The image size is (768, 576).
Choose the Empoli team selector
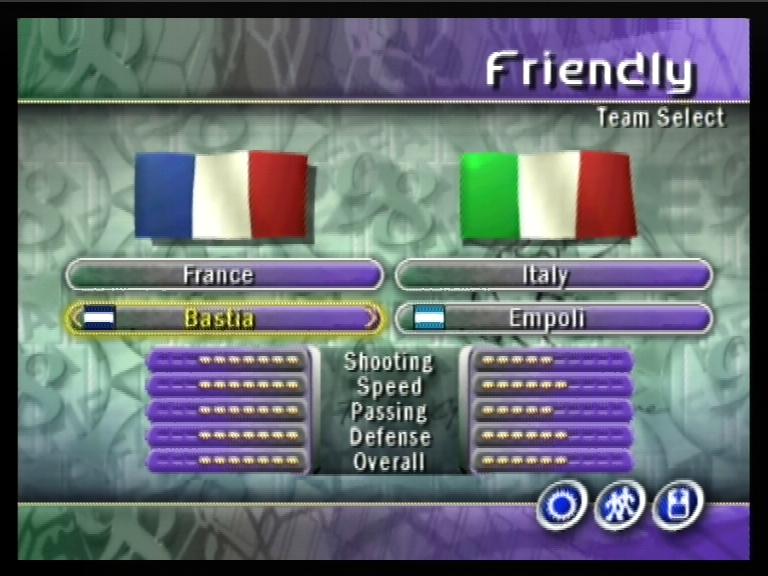click(553, 319)
